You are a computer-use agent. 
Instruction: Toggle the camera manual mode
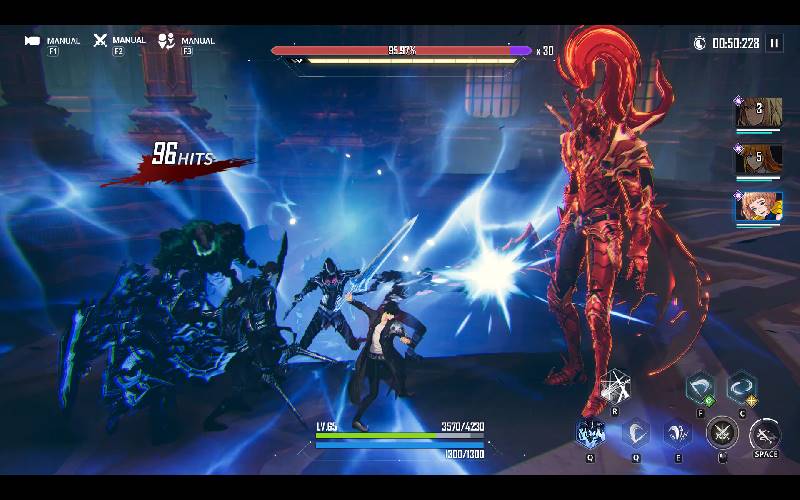(x=33, y=41)
